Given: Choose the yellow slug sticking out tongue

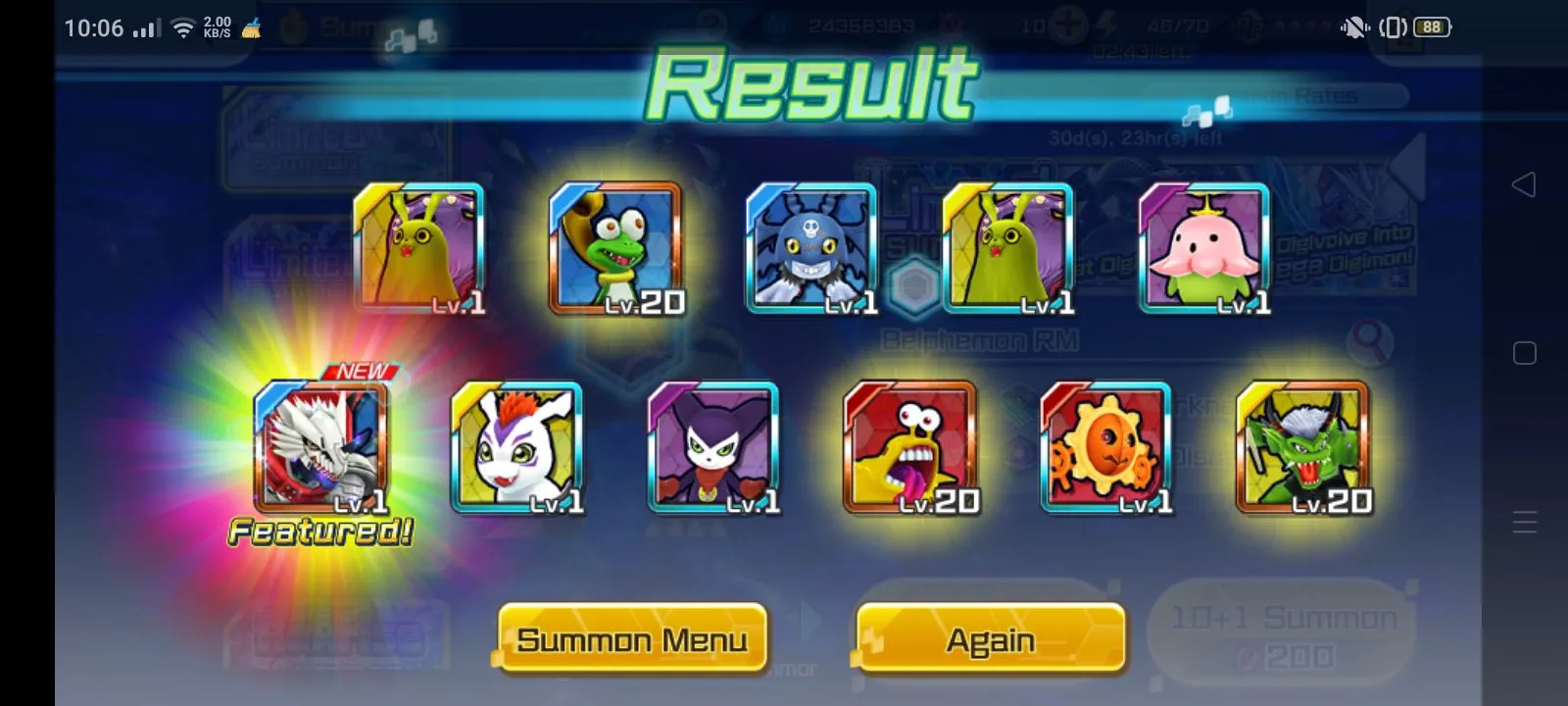Looking at the screenshot, I should click(x=910, y=447).
